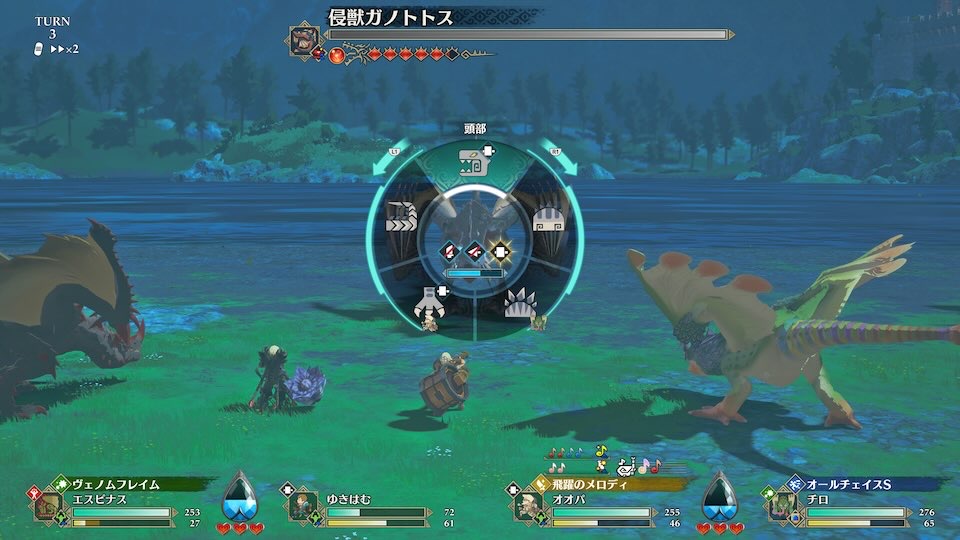This screenshot has width=960, height=540.
Task: Toggle the x2 battle speed indicator
Action: (x=62, y=49)
